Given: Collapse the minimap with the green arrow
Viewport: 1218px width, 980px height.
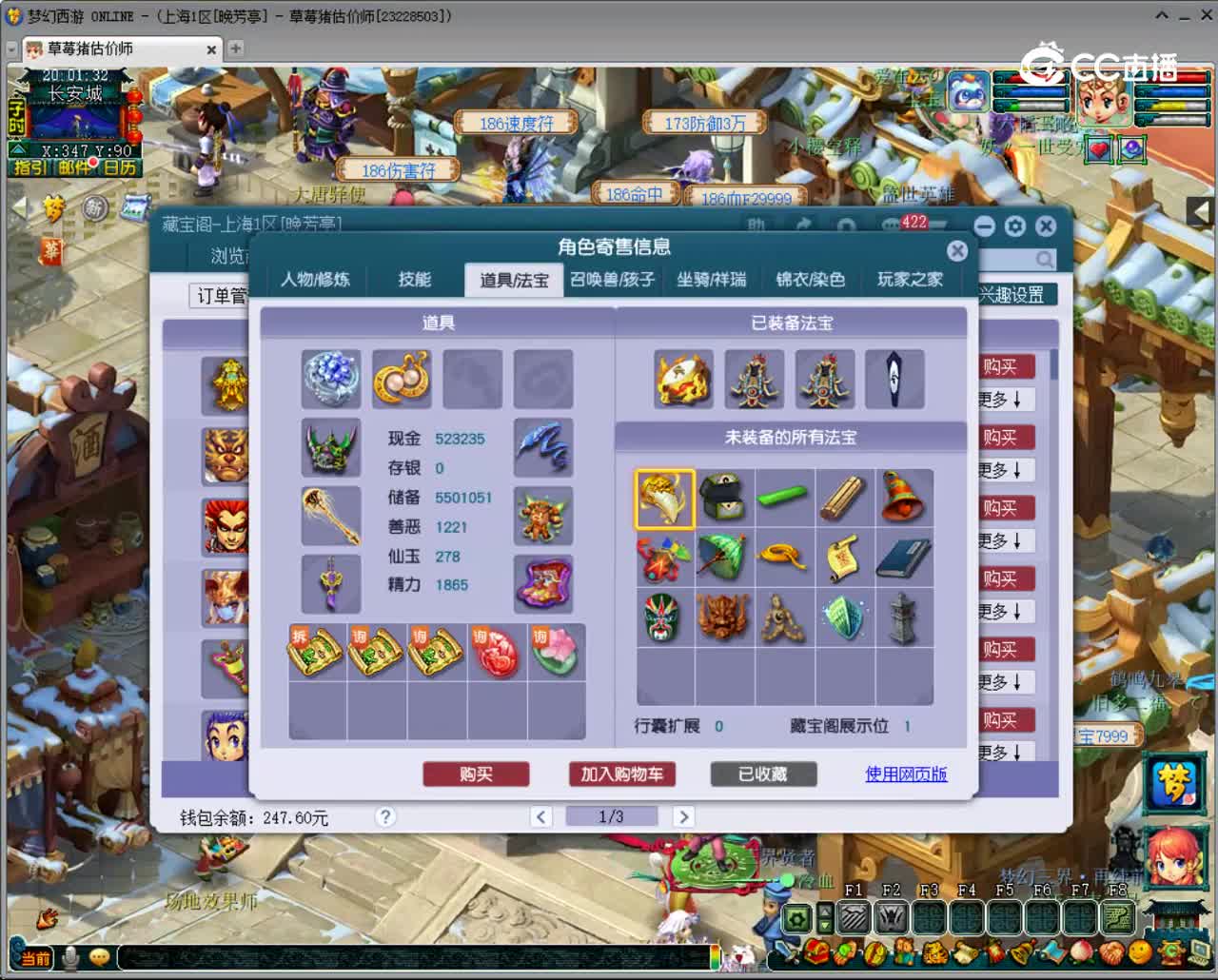Looking at the screenshot, I should tap(17, 148).
